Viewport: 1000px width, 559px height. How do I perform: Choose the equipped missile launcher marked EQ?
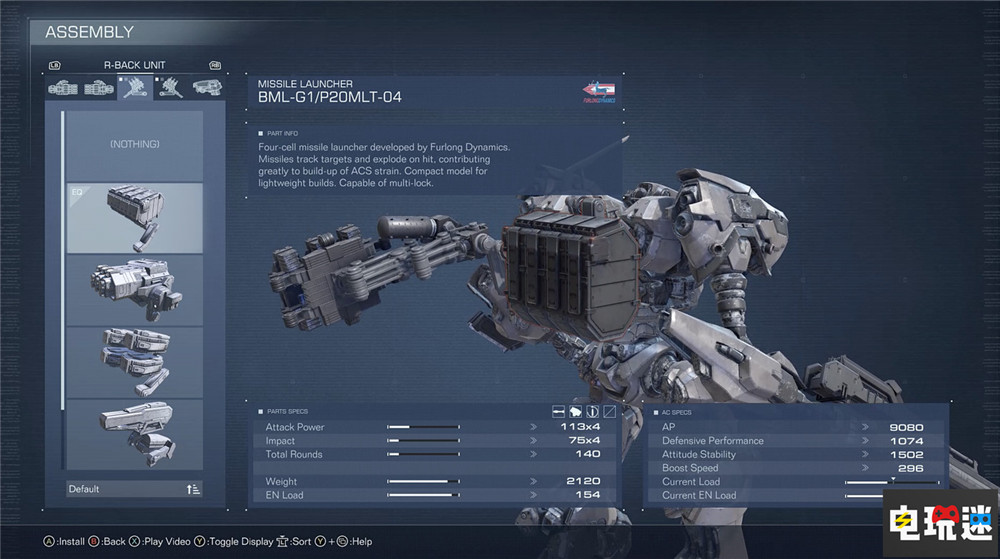click(135, 218)
